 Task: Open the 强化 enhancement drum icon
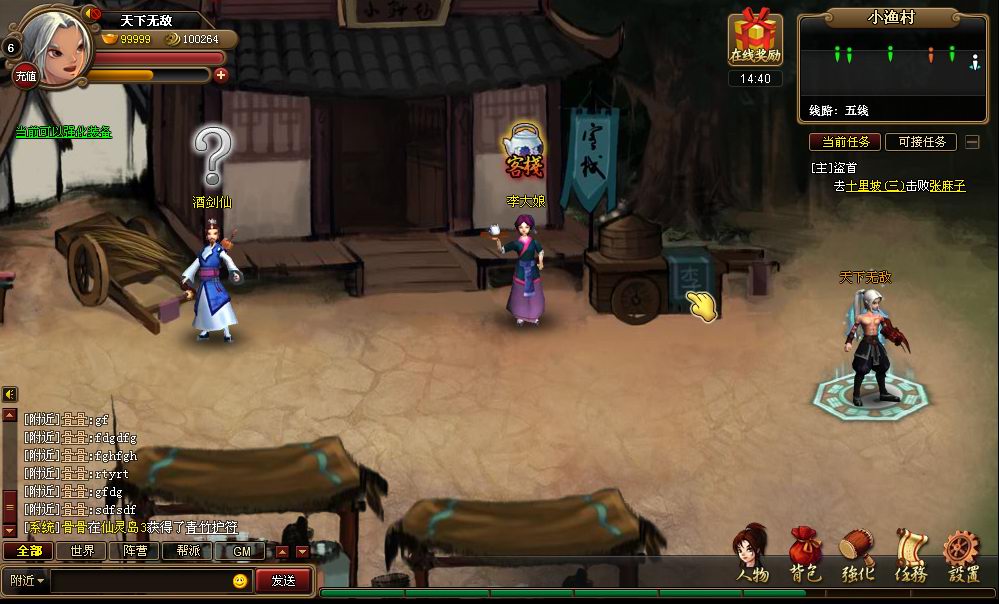[857, 554]
